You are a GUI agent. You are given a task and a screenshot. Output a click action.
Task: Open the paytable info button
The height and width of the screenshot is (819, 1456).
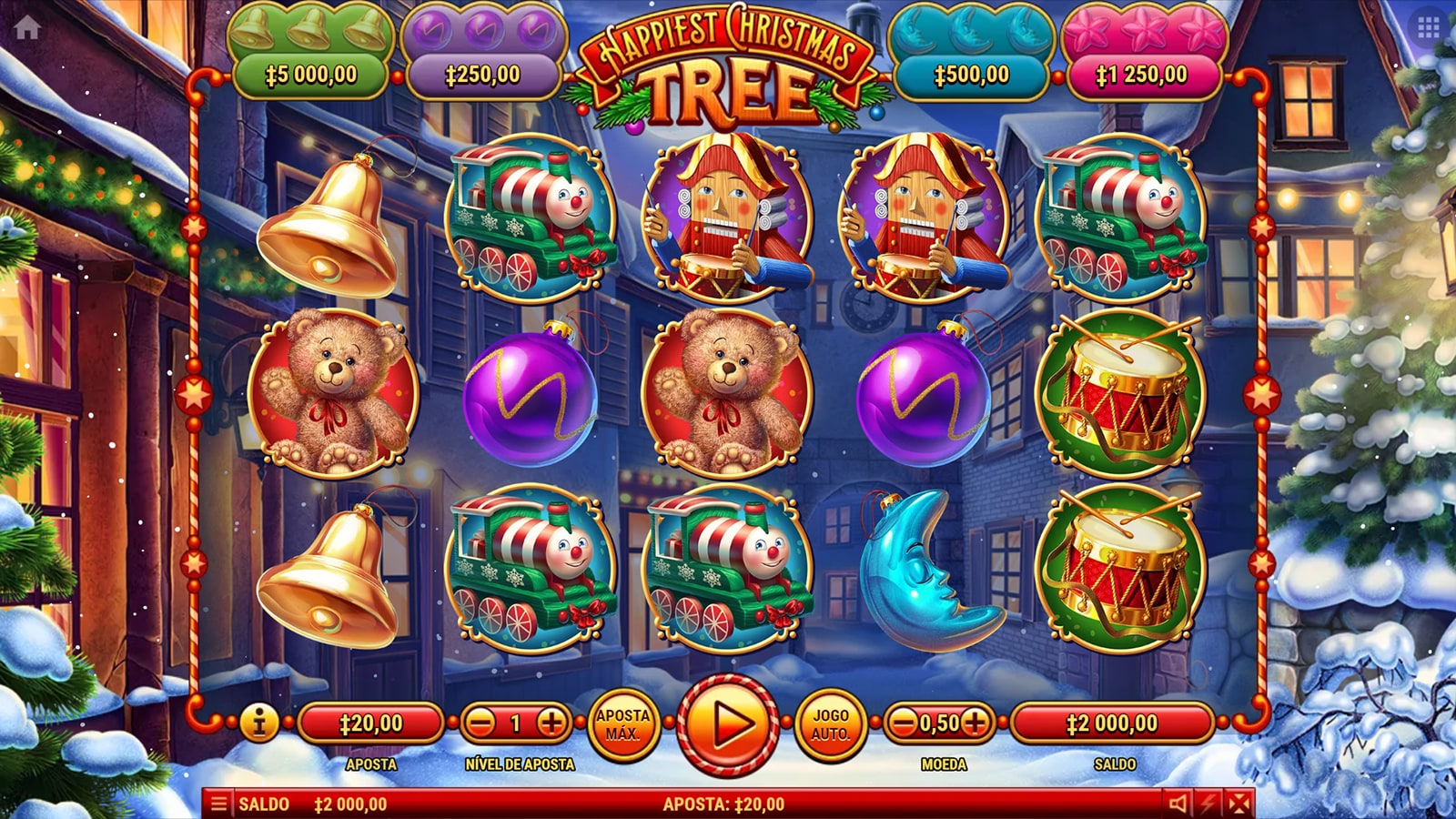pos(259,723)
